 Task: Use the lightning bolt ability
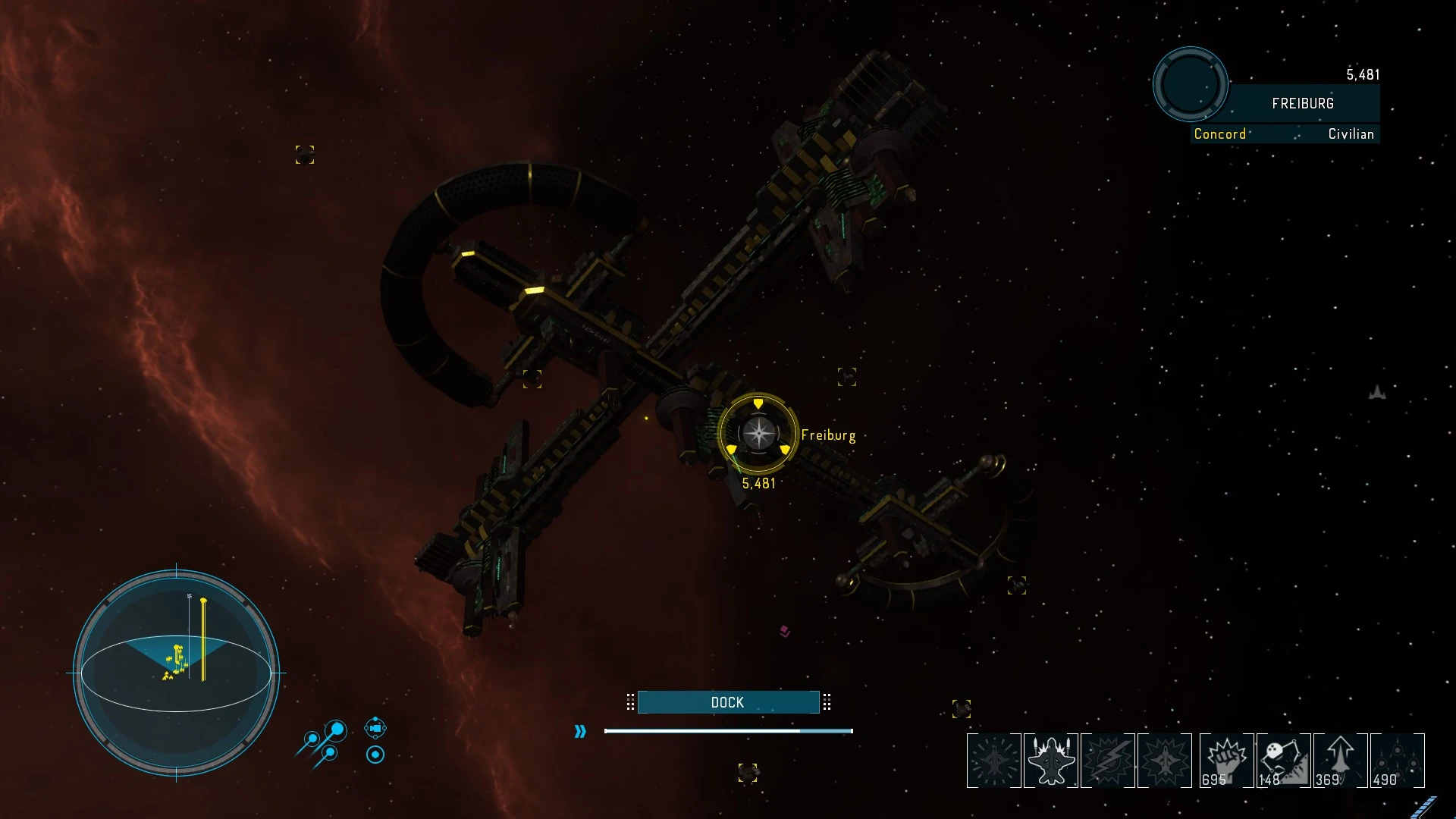(x=1108, y=761)
